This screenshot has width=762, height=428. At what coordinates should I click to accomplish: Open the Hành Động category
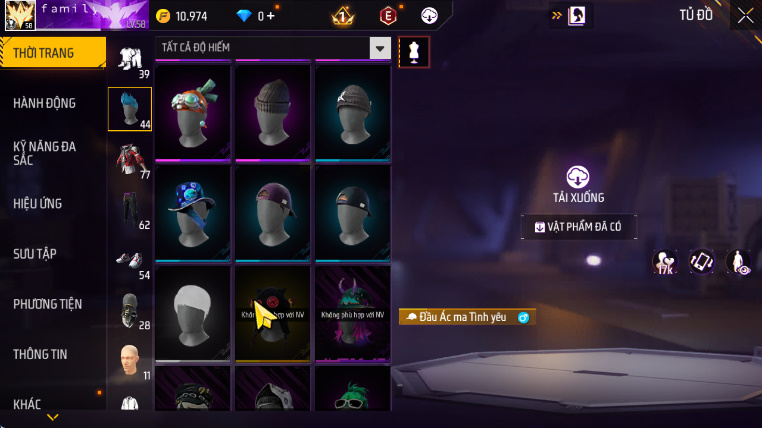45,103
